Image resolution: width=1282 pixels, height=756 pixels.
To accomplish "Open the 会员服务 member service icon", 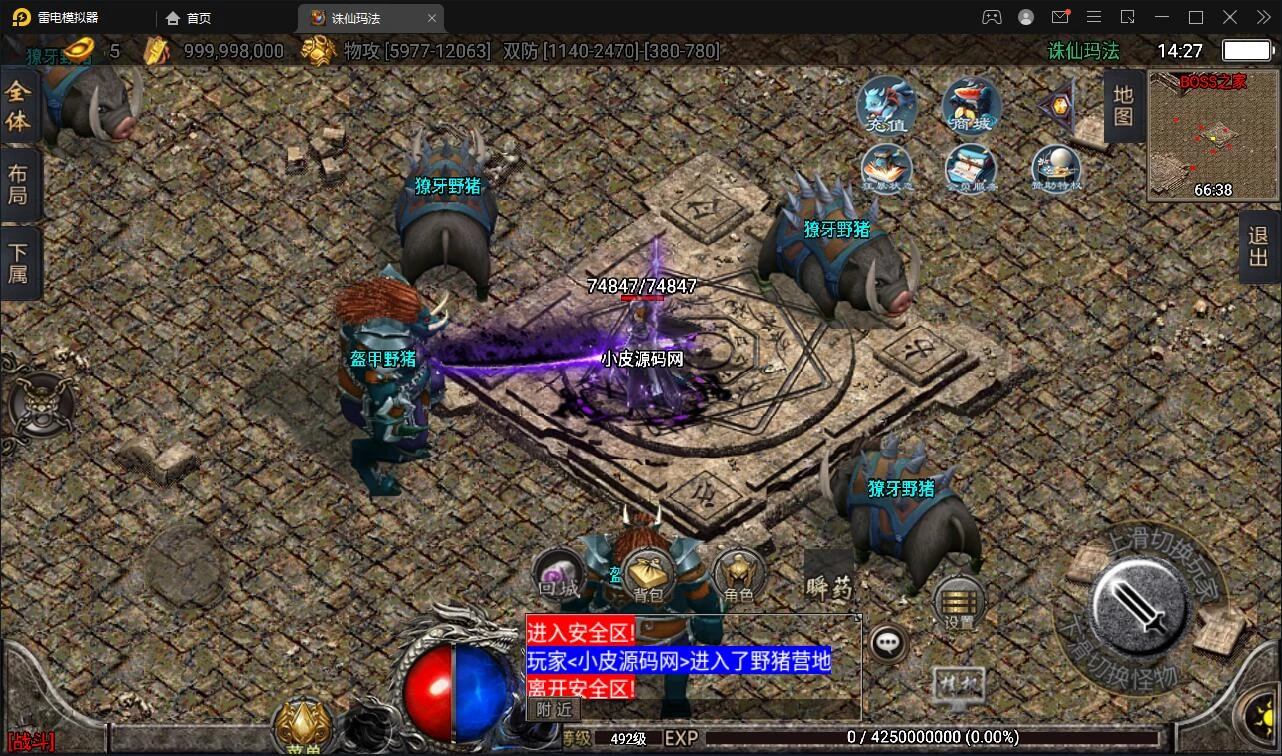I will pos(971,168).
